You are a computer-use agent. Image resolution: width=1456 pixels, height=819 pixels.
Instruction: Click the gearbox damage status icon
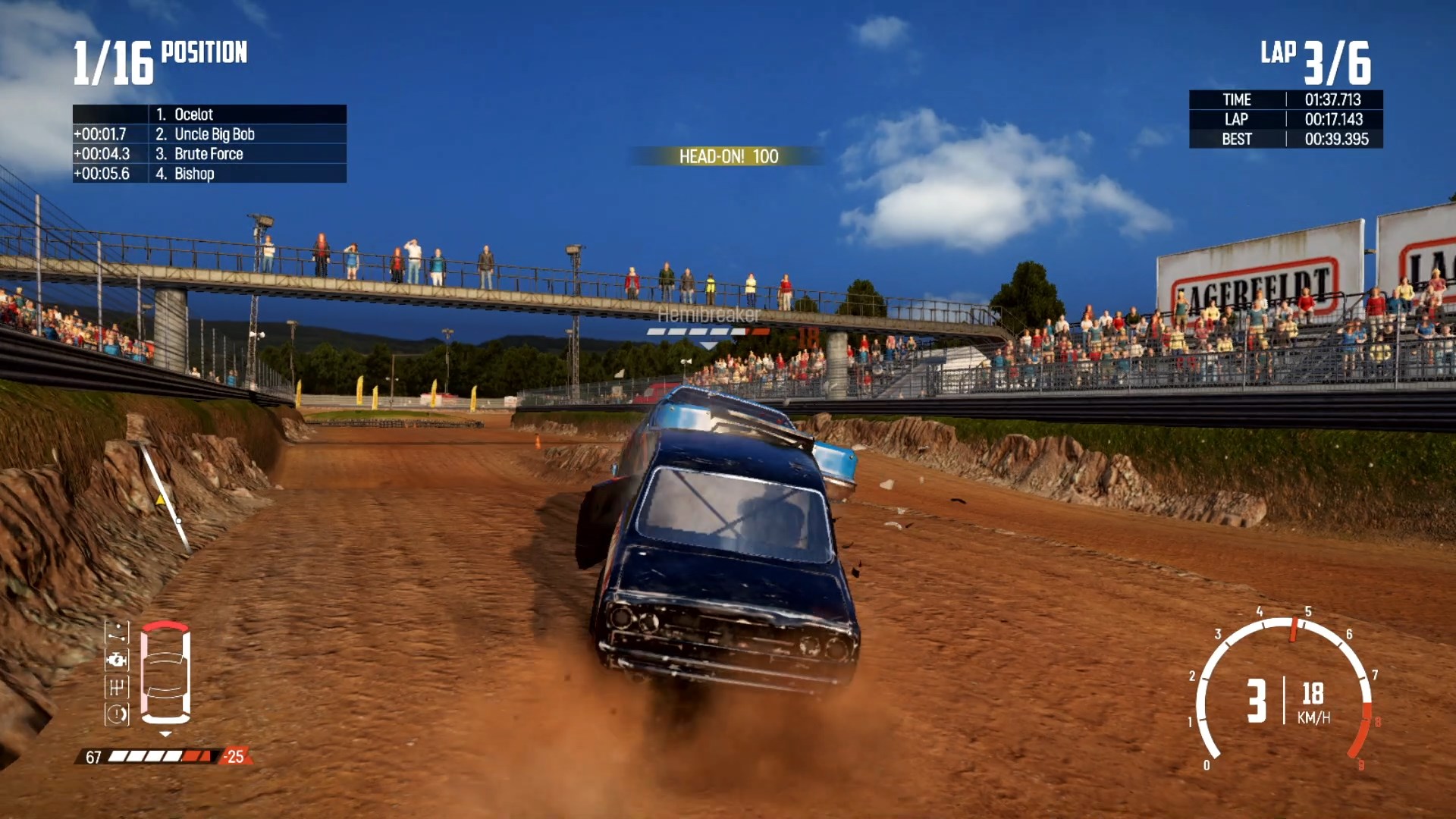tap(117, 687)
